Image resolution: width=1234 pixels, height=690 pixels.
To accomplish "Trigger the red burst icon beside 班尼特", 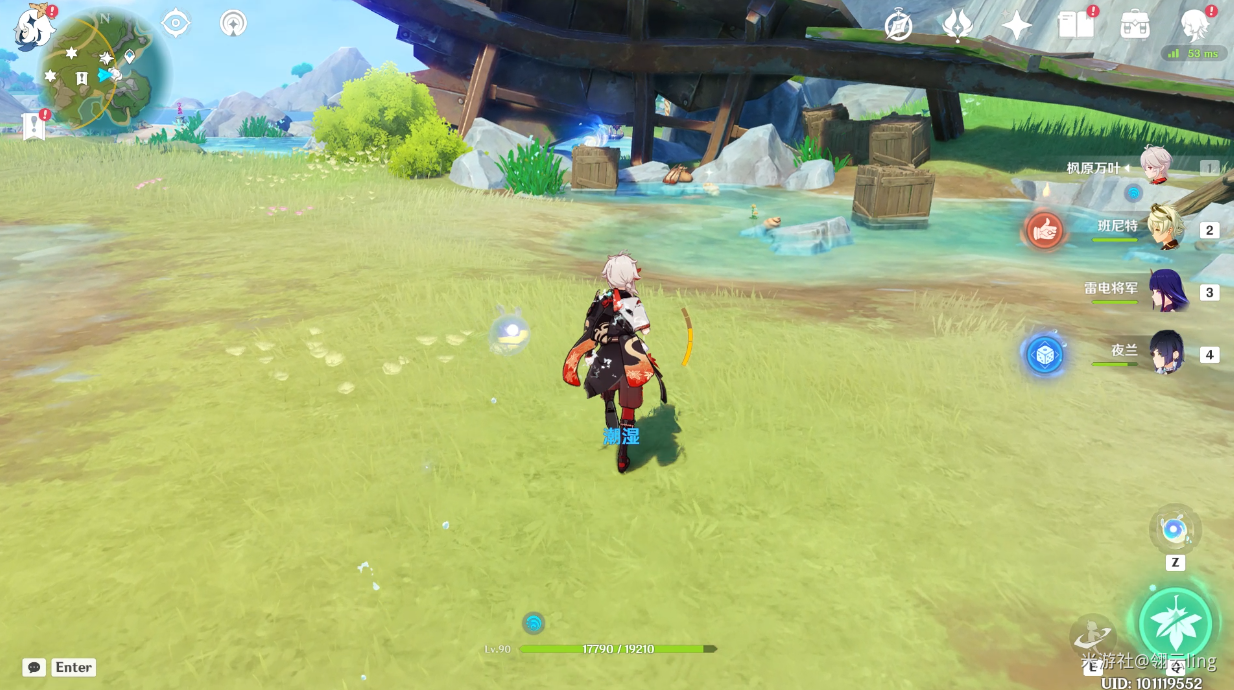I will [1045, 231].
